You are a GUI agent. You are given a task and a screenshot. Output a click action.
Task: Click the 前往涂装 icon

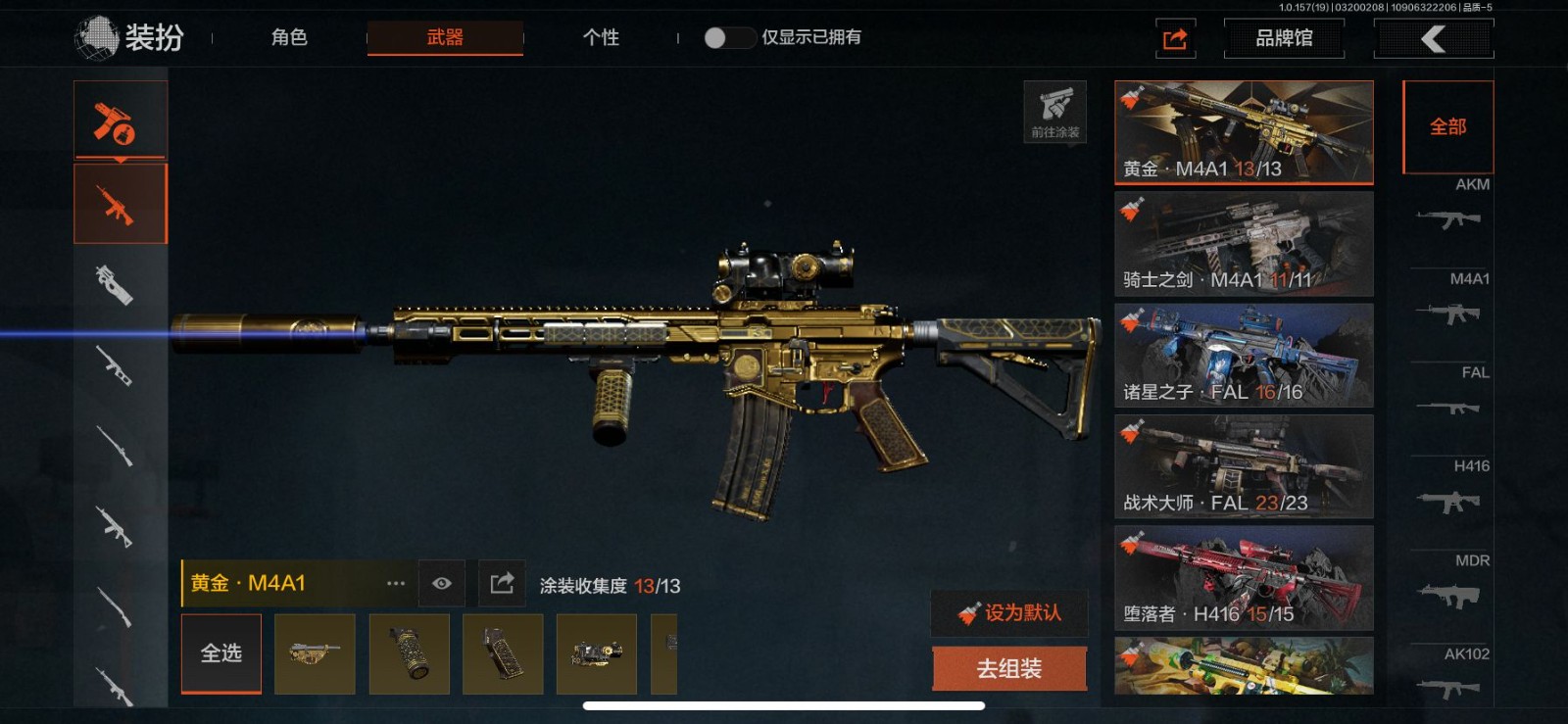coord(1054,112)
